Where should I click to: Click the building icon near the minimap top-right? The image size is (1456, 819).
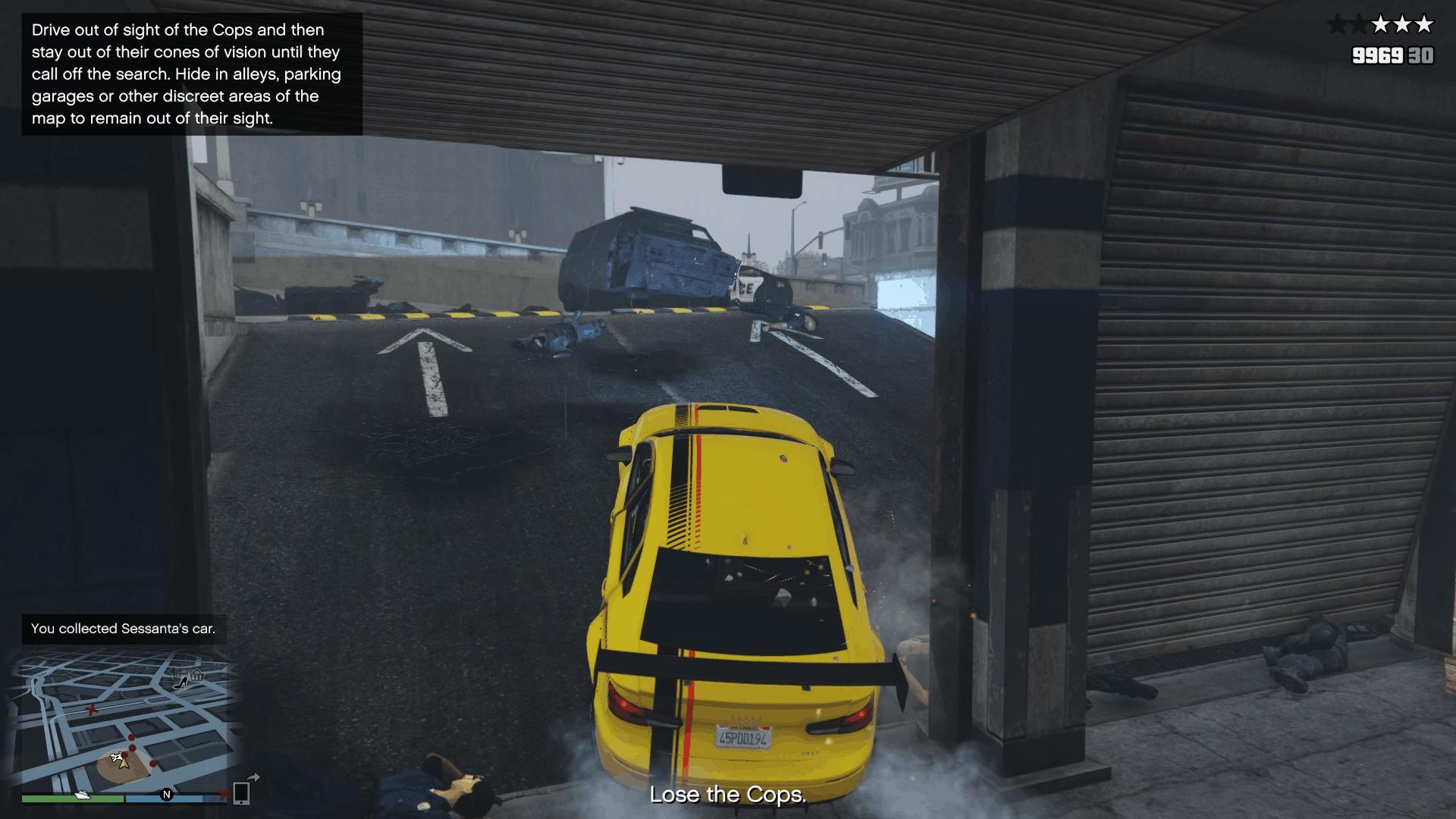point(198,673)
